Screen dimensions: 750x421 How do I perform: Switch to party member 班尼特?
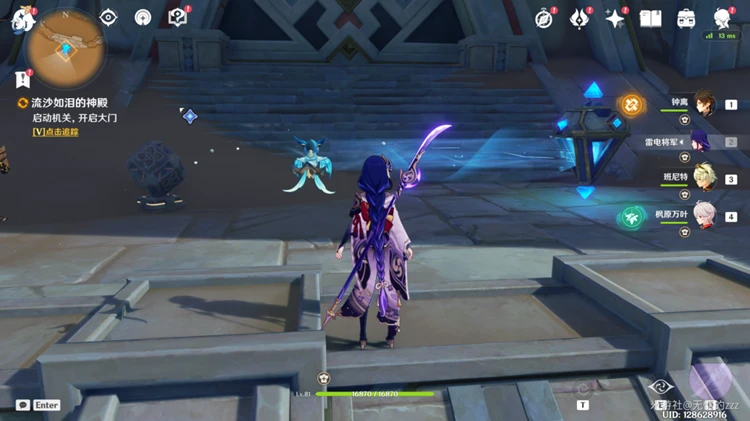704,178
